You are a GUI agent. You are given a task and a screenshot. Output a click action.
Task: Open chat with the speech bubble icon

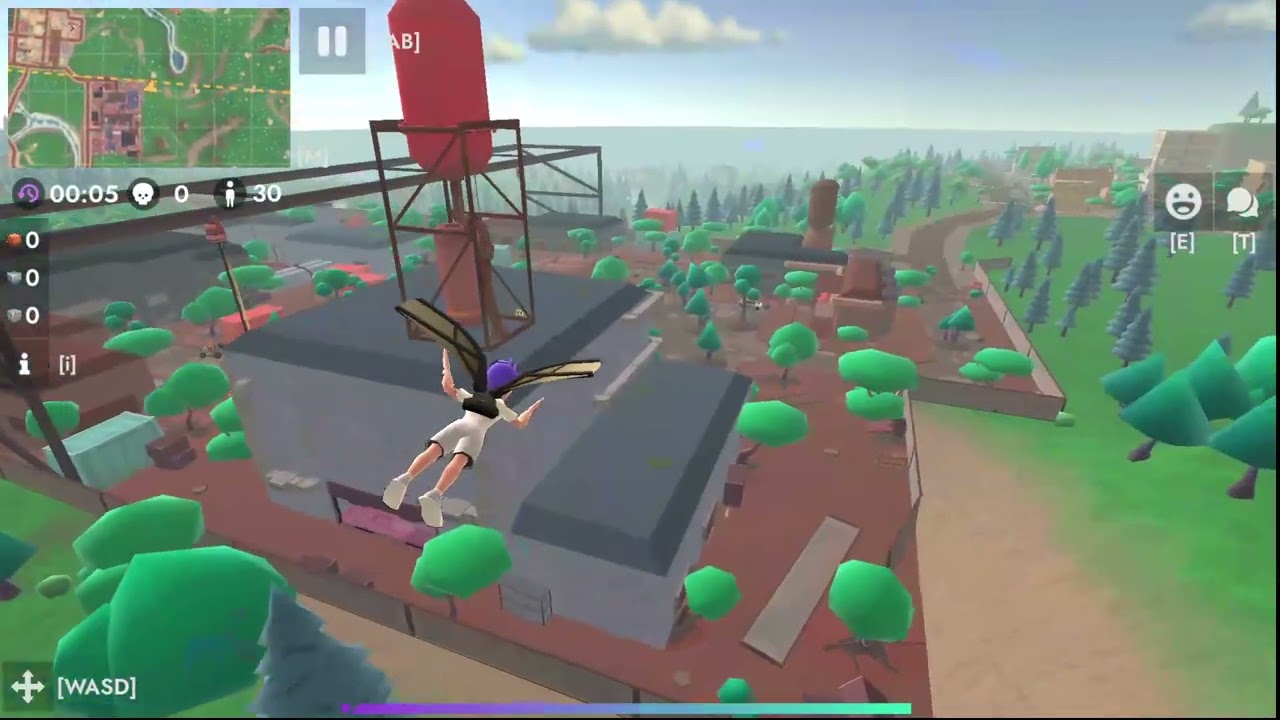tap(1241, 201)
